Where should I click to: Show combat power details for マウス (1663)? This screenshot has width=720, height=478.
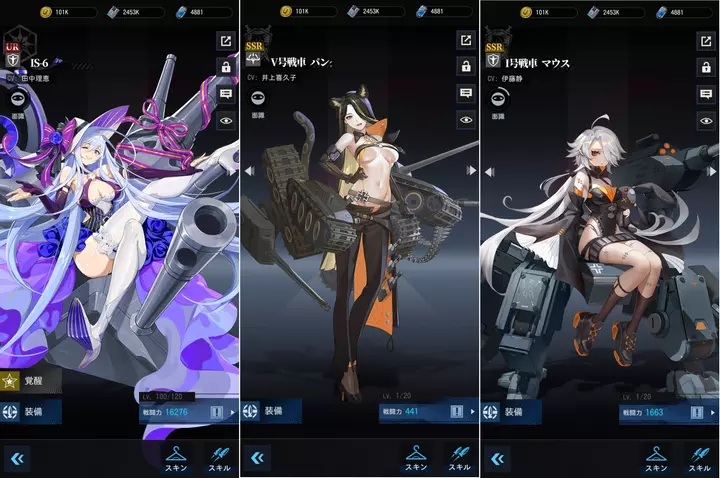pos(697,411)
